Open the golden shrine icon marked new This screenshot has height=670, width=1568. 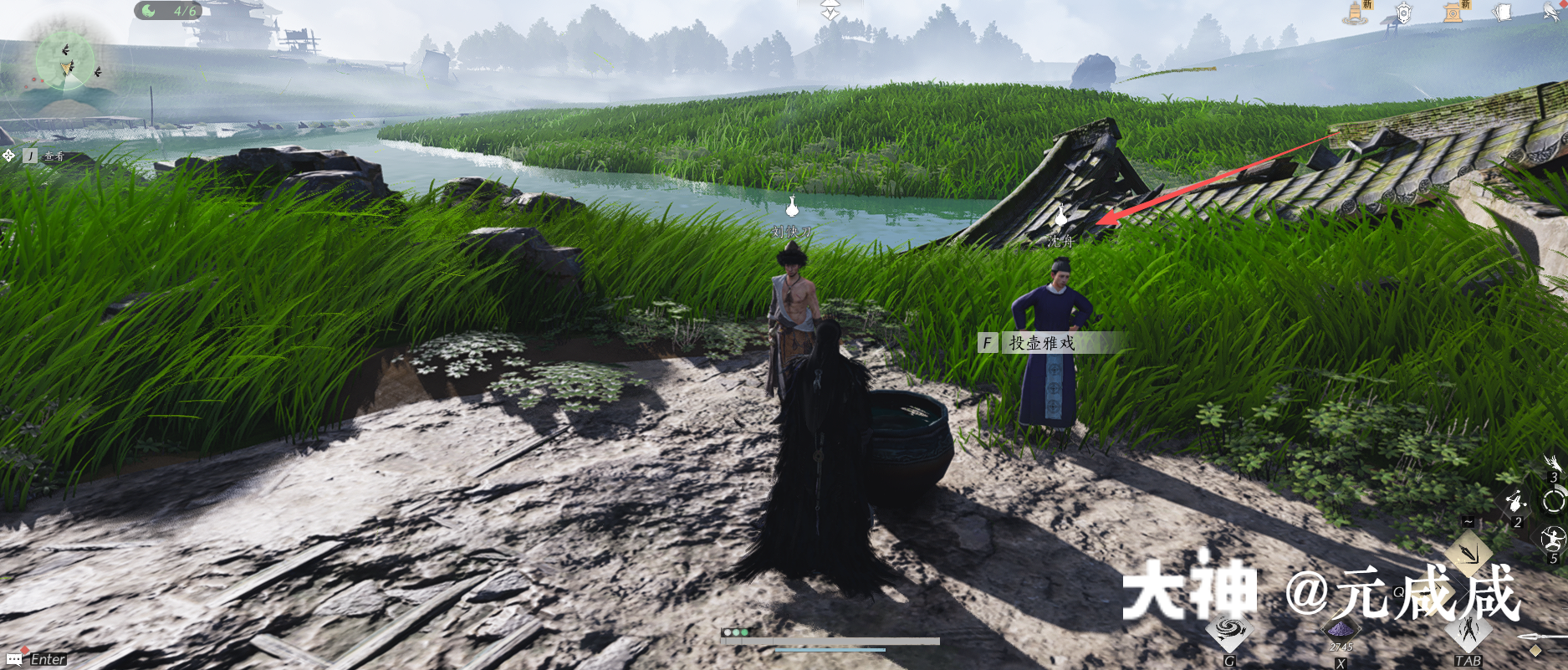(x=1454, y=12)
